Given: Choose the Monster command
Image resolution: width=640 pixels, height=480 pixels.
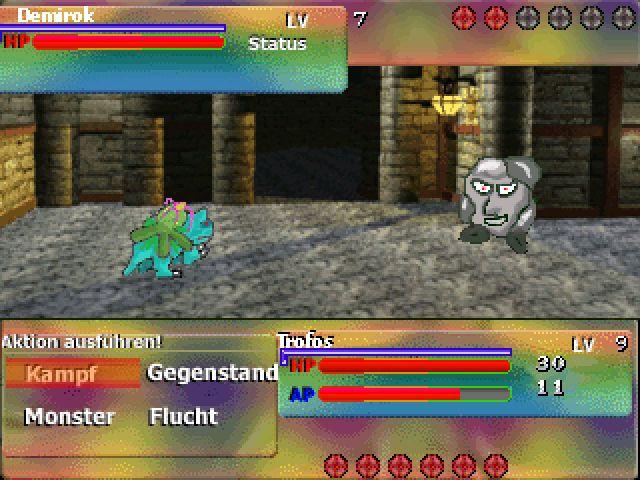Looking at the screenshot, I should (x=69, y=416).
